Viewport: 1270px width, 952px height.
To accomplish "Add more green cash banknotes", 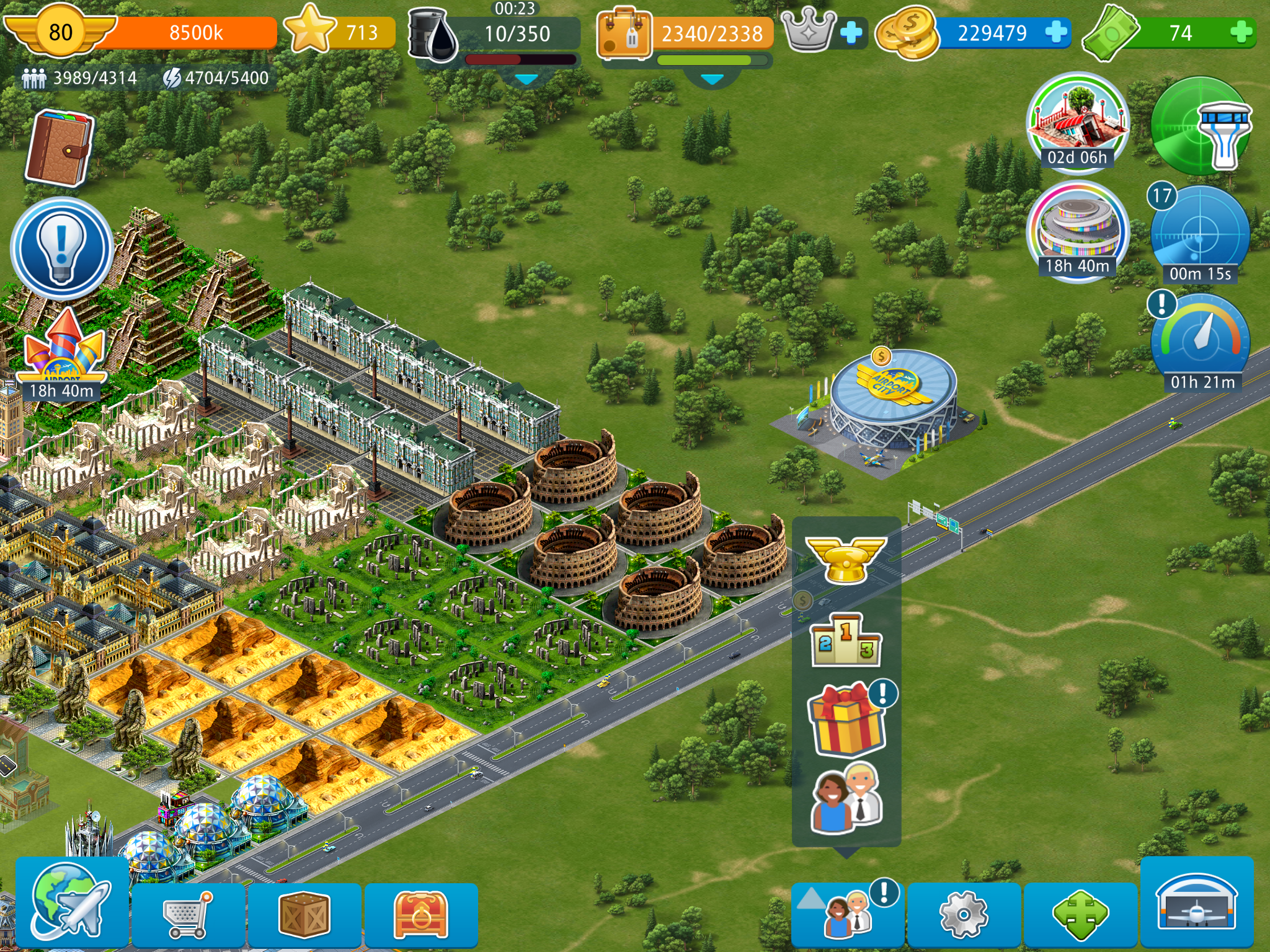I will click(1241, 32).
